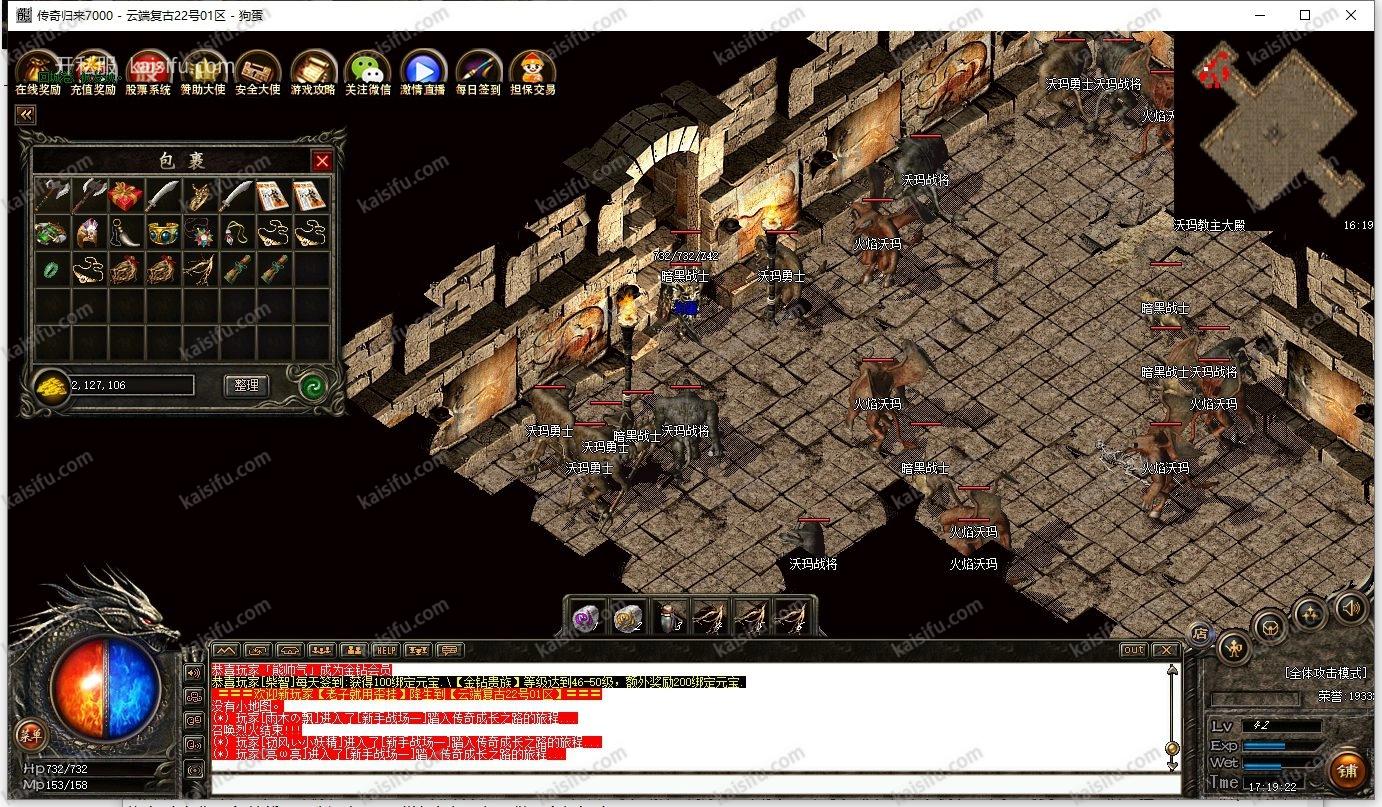
Task: Click the 整理 sort button
Action: tap(246, 385)
